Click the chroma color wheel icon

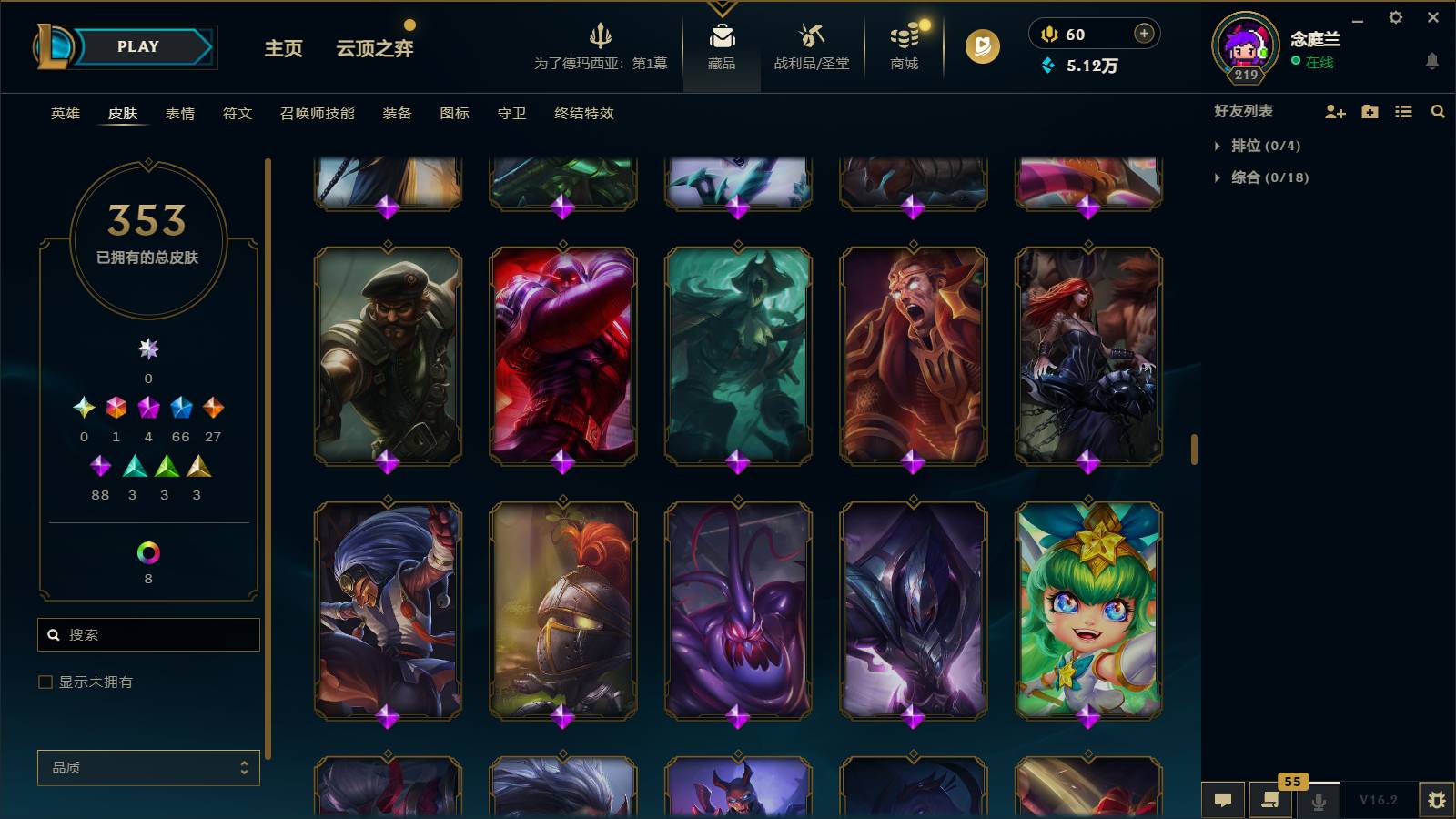click(x=148, y=551)
